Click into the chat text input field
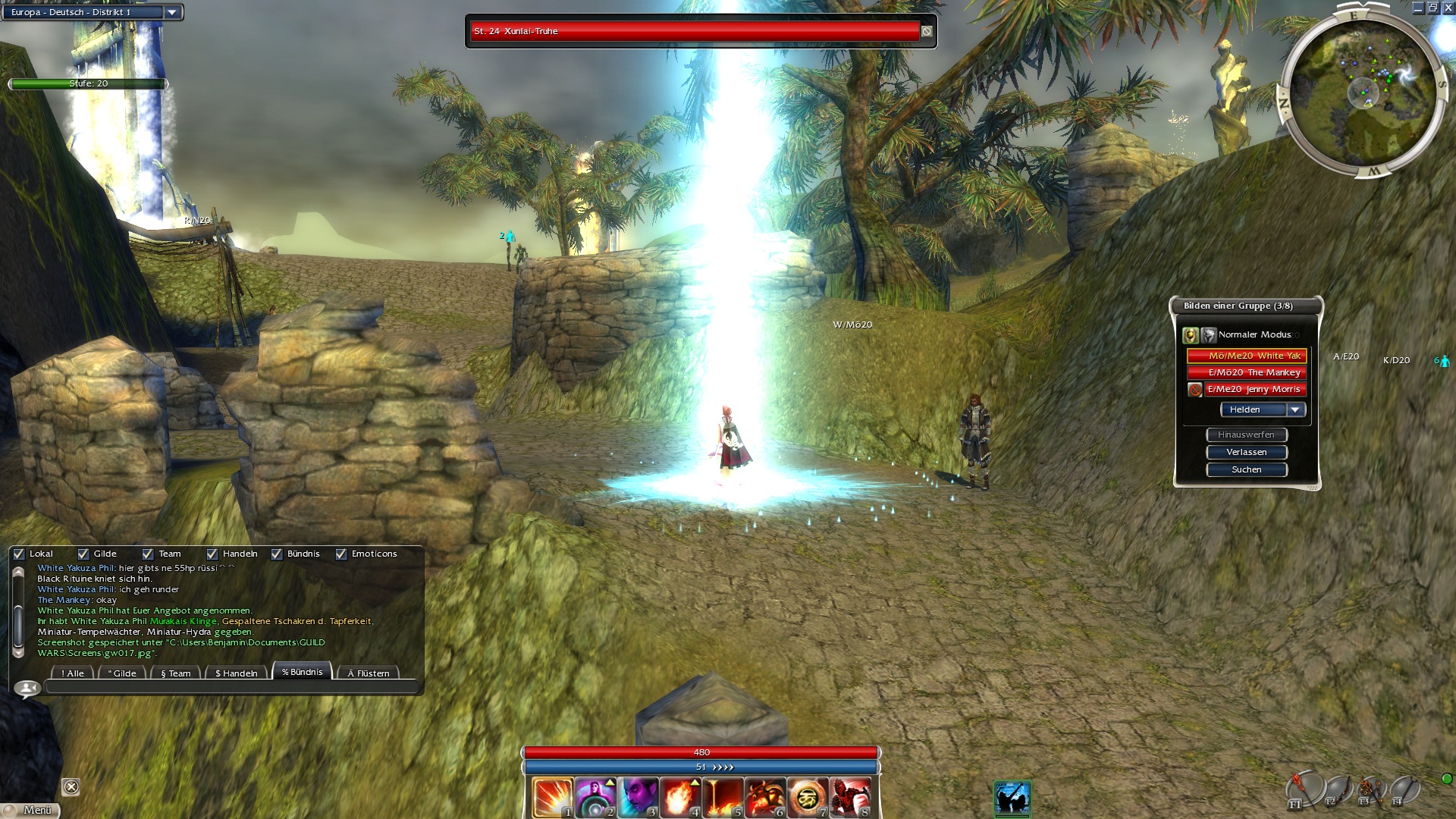This screenshot has width=1456, height=819. coord(231,687)
